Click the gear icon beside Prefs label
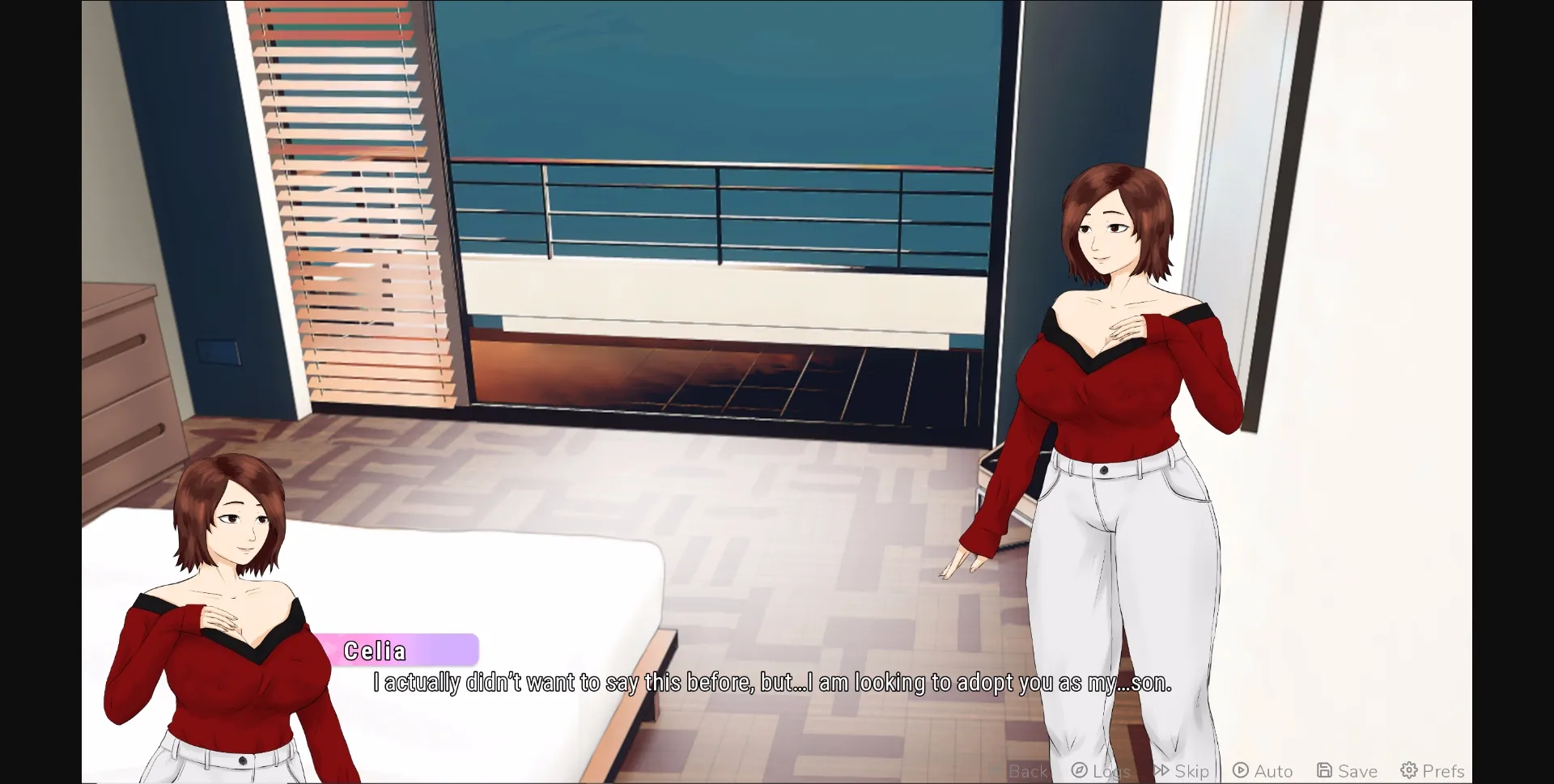The height and width of the screenshot is (784, 1554). [x=1408, y=771]
